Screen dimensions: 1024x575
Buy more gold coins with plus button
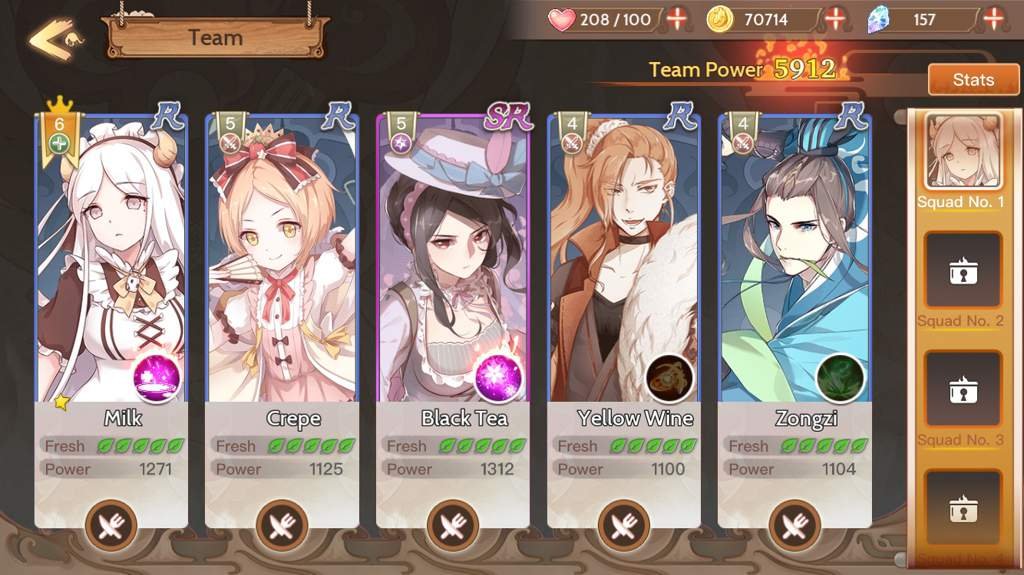(x=835, y=19)
